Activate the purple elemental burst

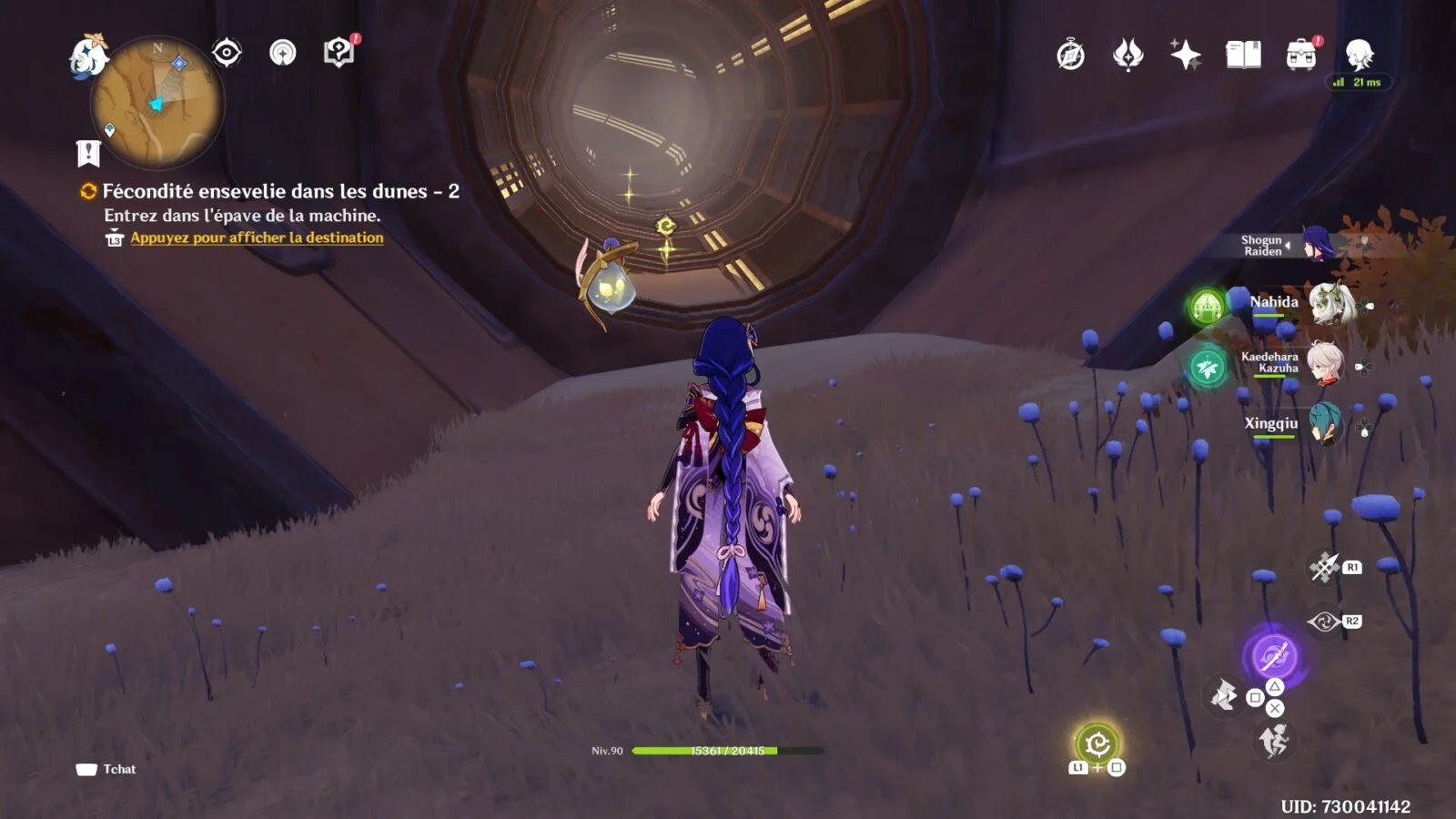pos(1274,655)
